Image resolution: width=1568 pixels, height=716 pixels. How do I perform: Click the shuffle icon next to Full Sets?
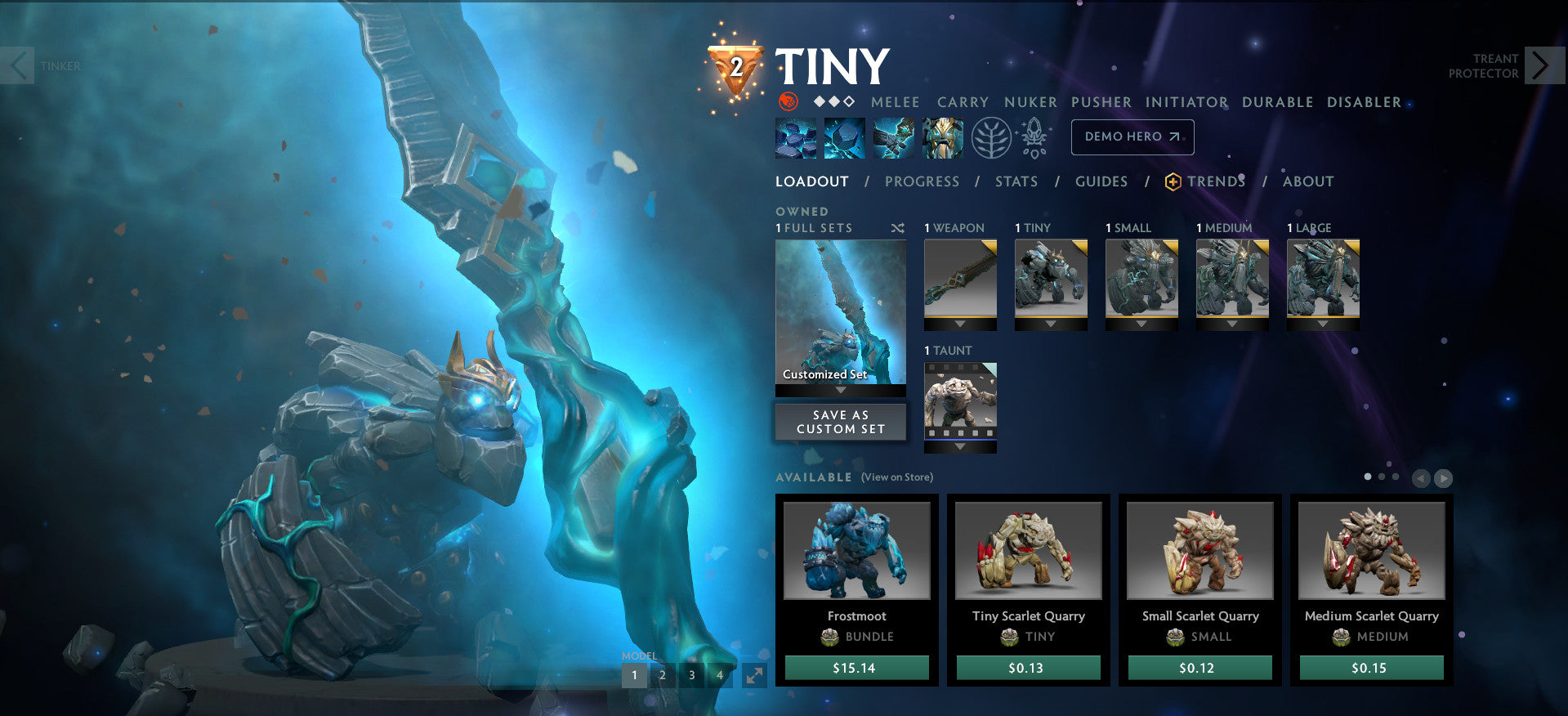(897, 228)
